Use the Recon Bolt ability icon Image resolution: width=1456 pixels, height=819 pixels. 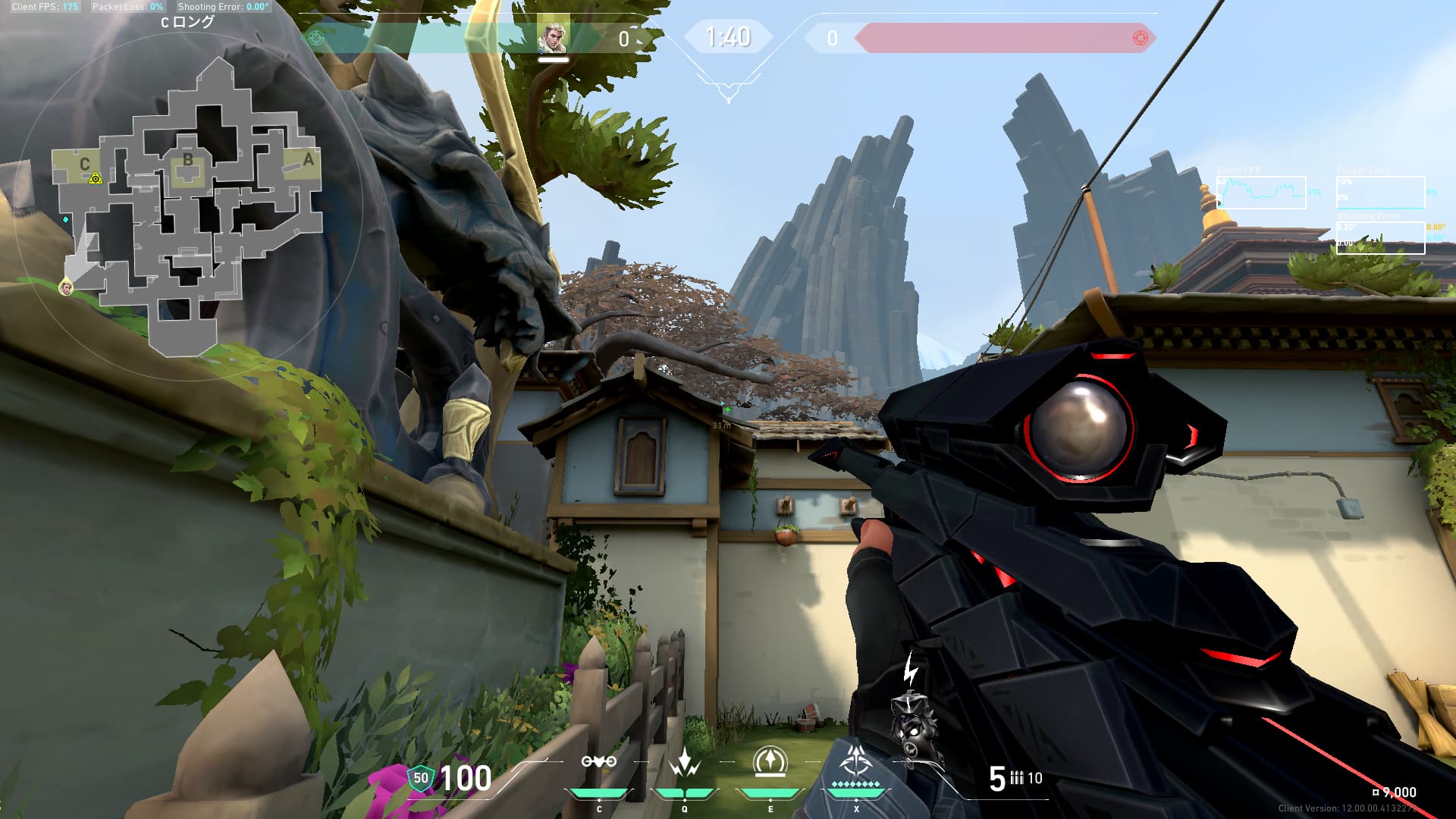770,763
